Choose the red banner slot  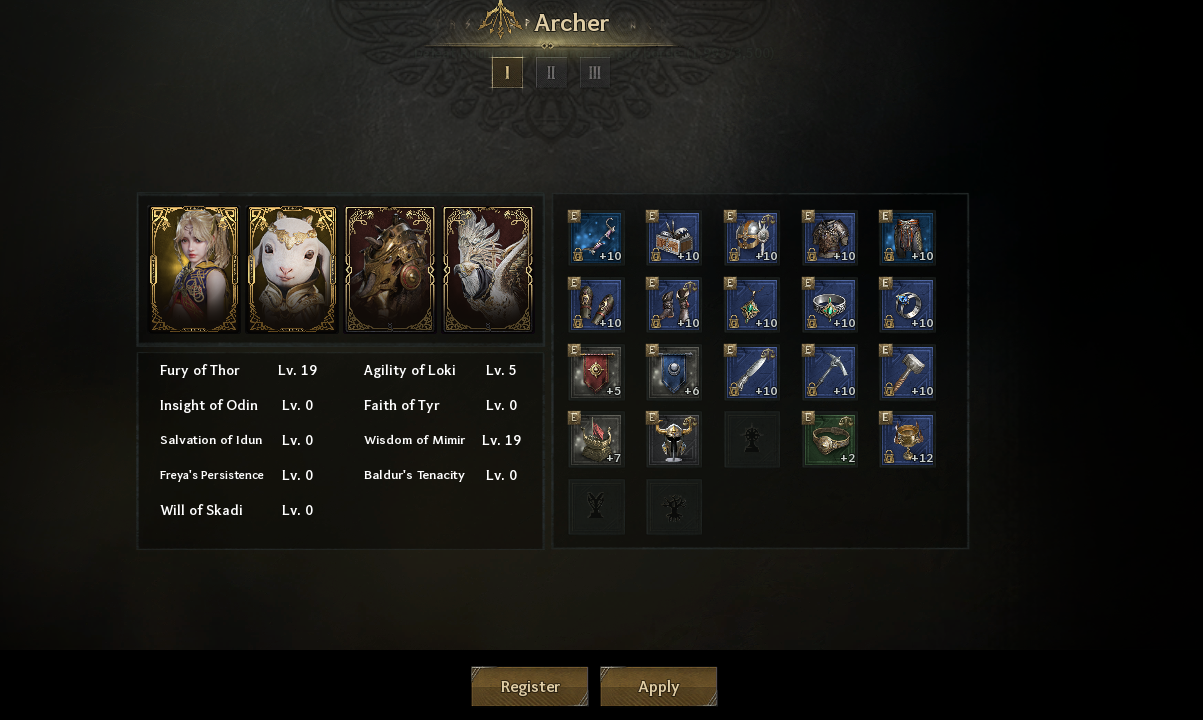(x=596, y=372)
